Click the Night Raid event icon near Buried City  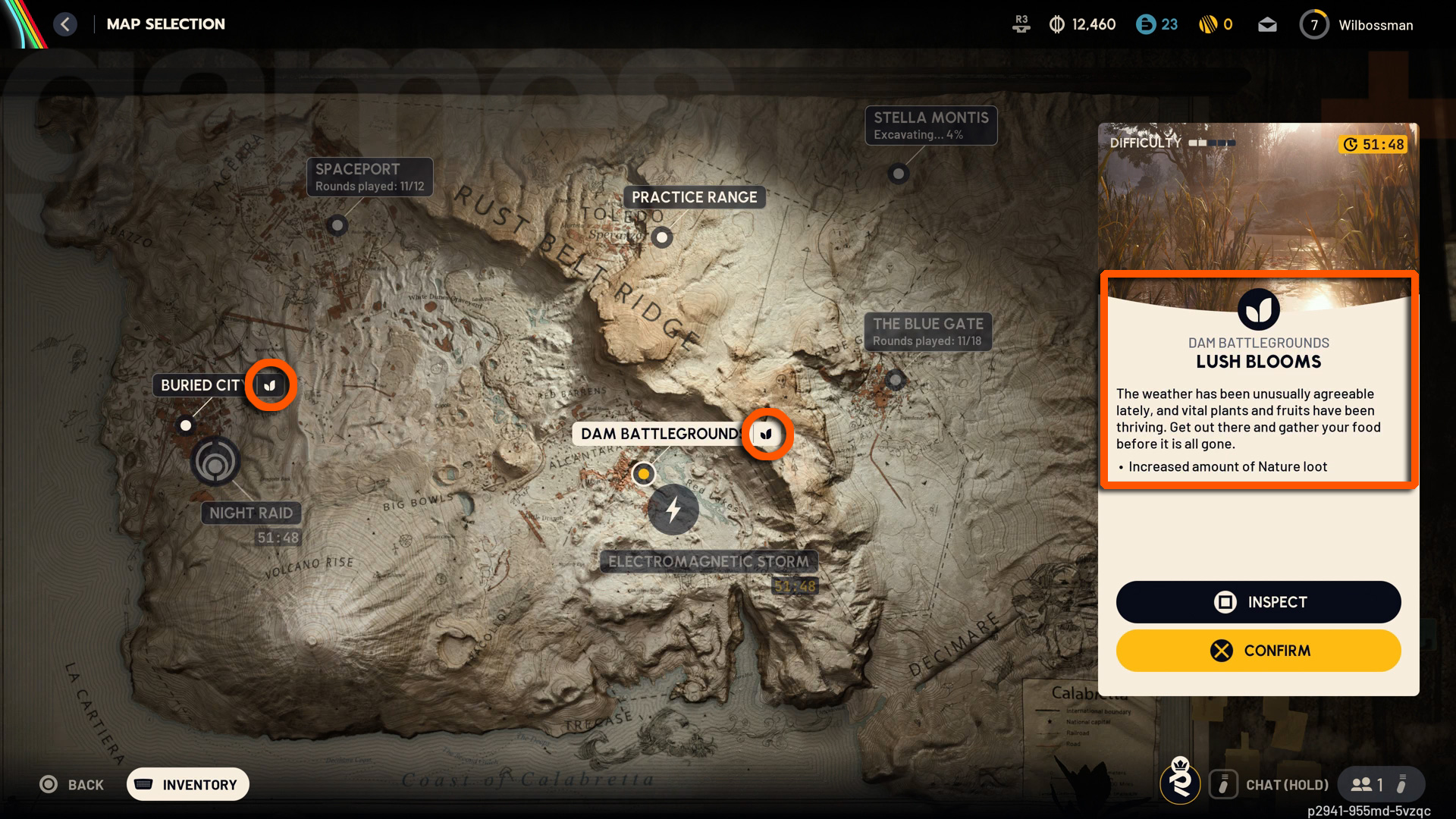tap(216, 460)
